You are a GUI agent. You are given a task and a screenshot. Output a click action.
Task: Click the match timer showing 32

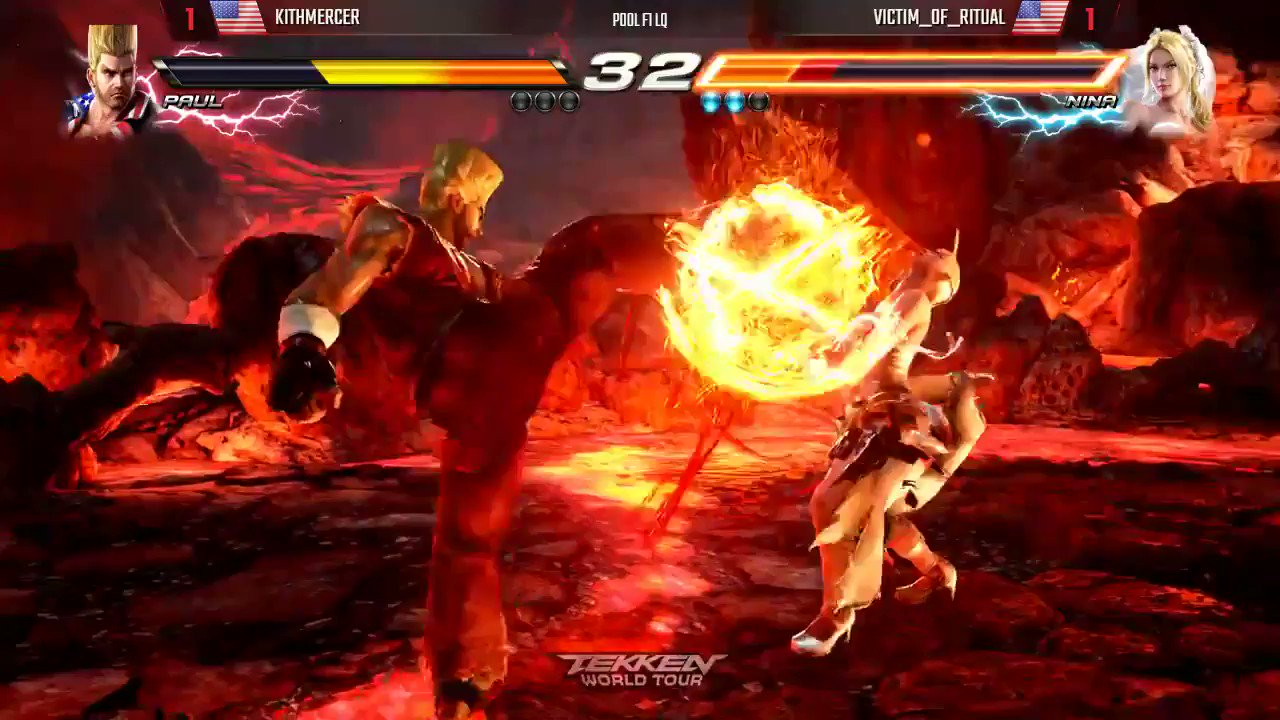(x=640, y=72)
